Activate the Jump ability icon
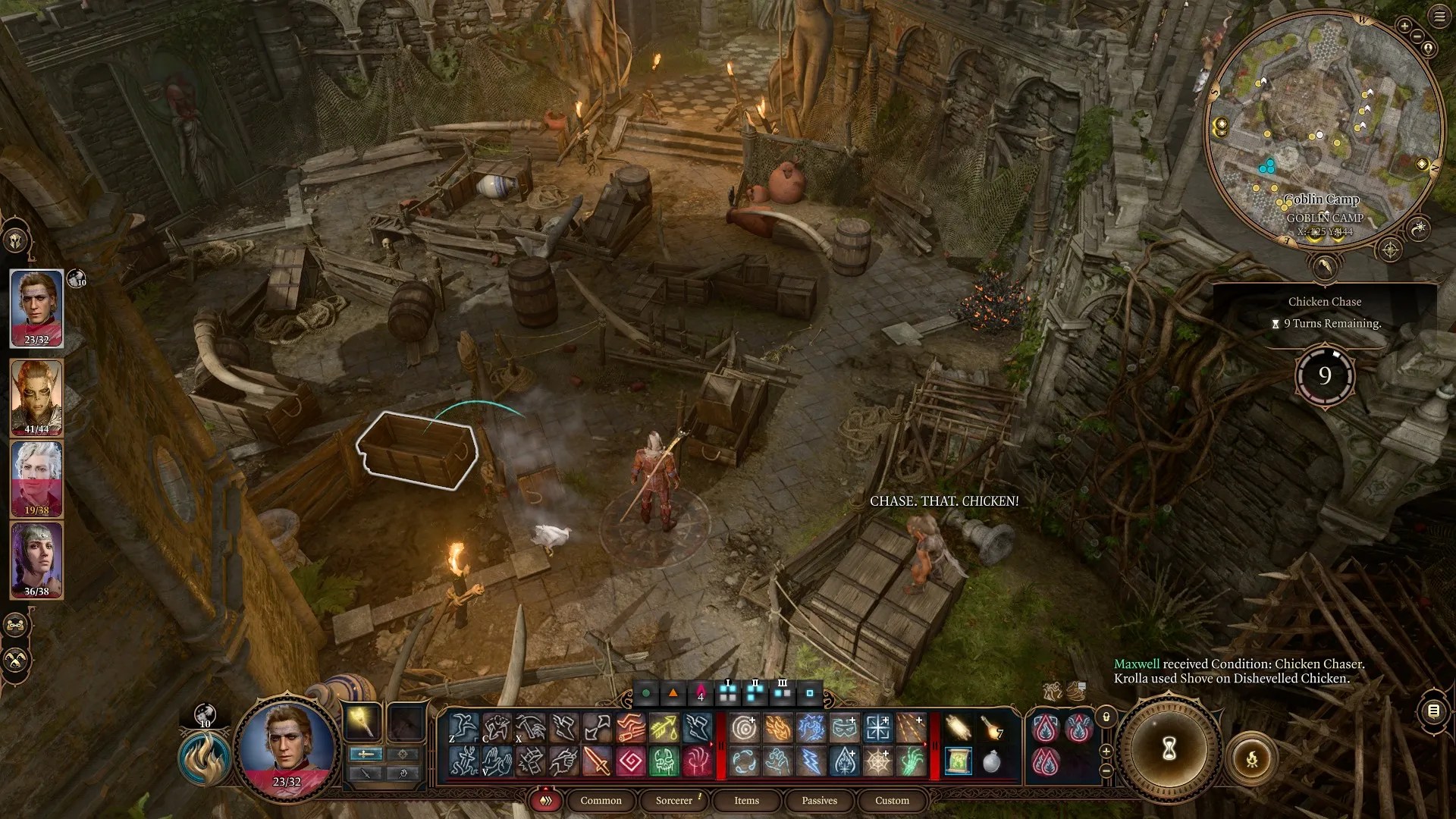 click(463, 728)
